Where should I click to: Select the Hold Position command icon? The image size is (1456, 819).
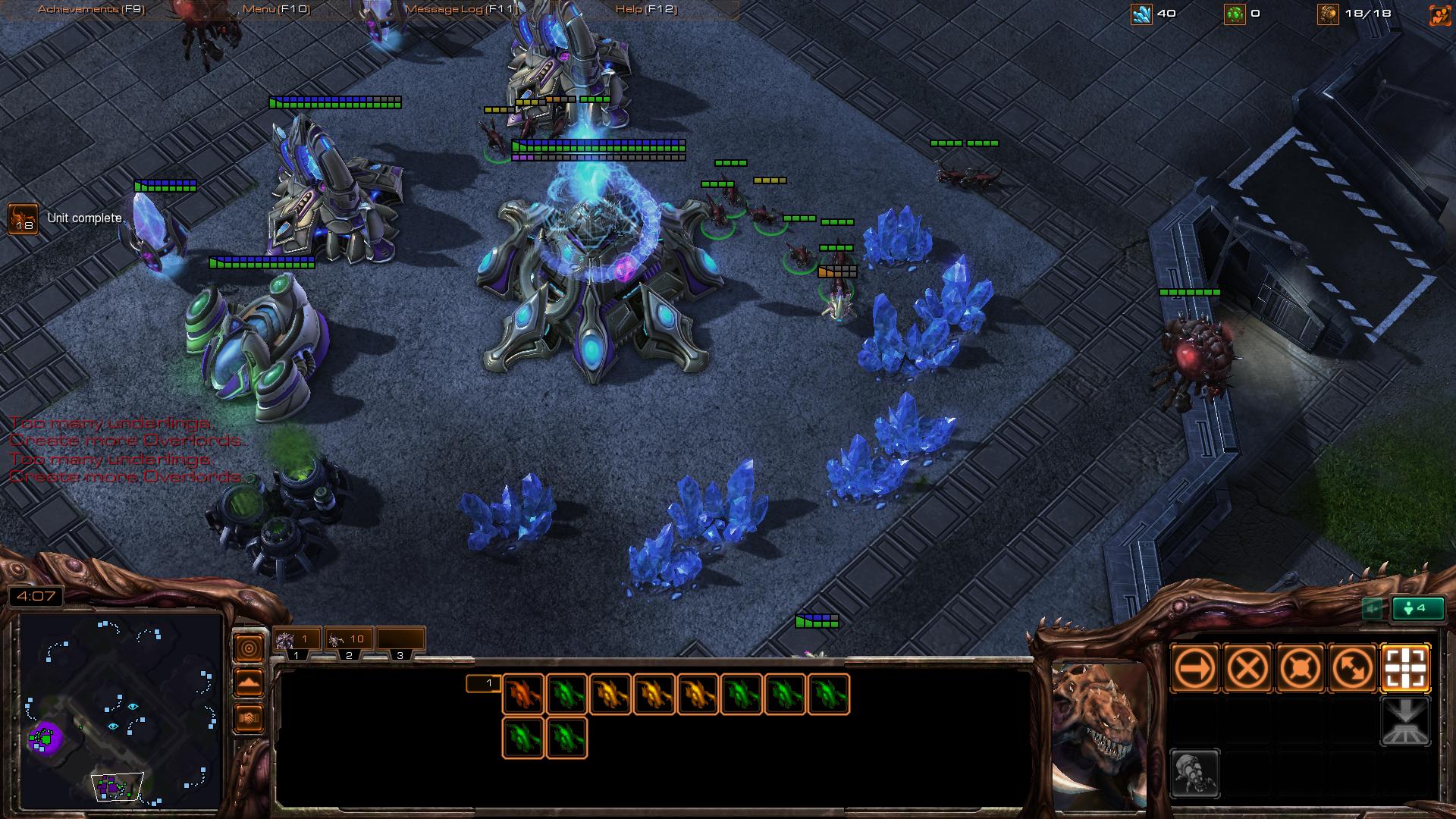click(x=1300, y=667)
